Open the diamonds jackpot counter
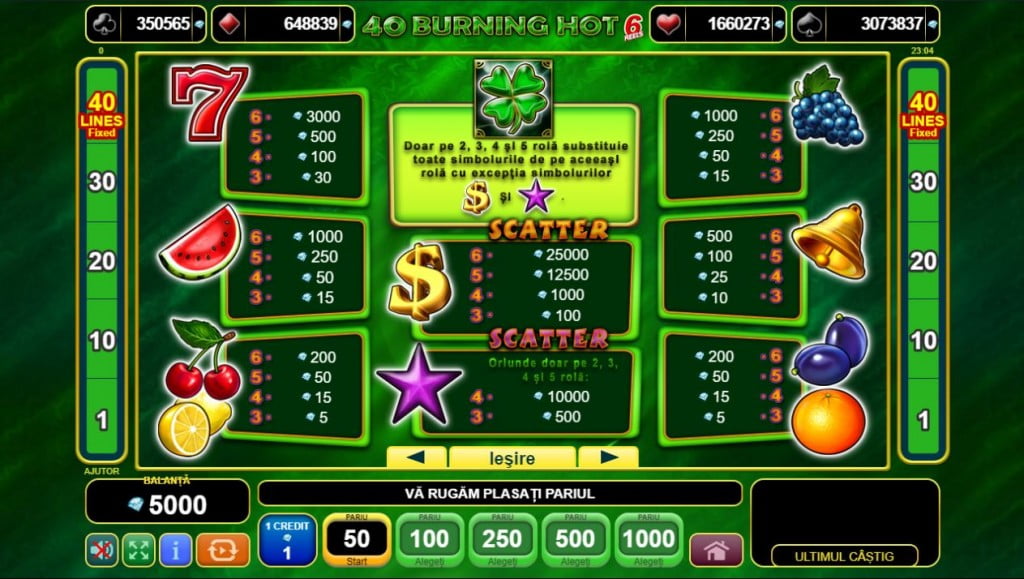Viewport: 1024px width, 579px height. click(x=283, y=24)
